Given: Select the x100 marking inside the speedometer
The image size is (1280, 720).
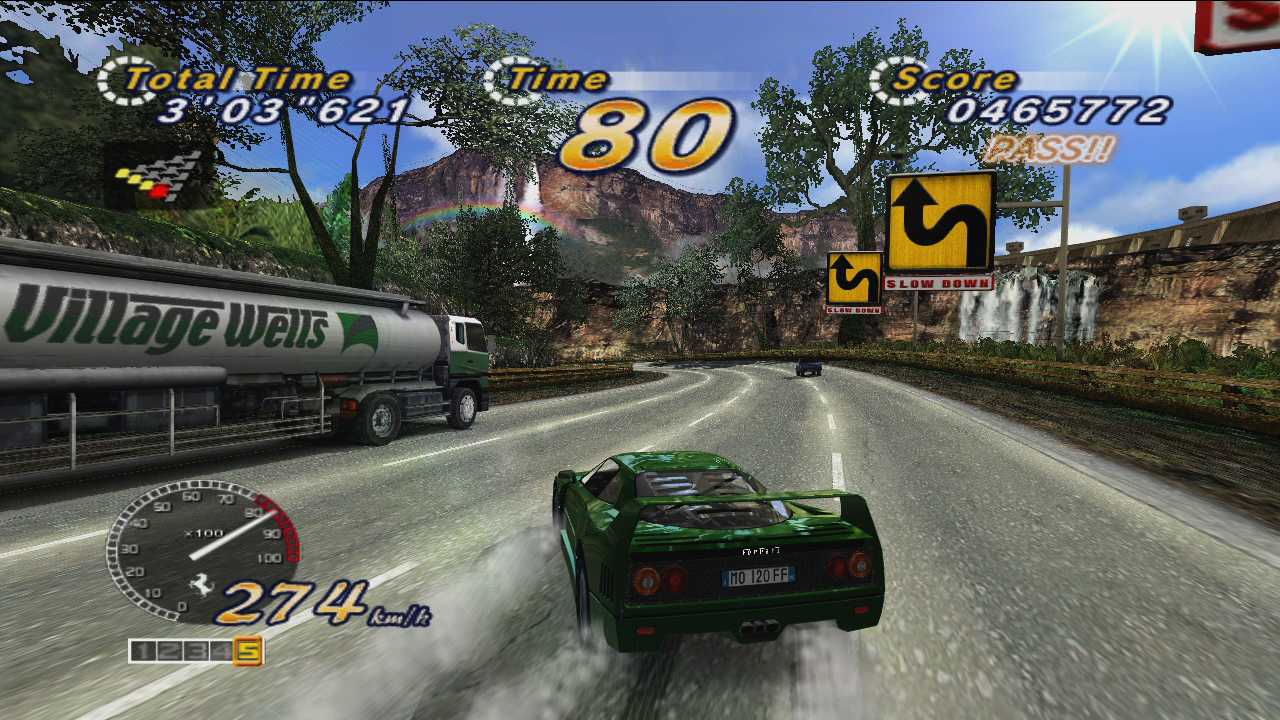Looking at the screenshot, I should (x=205, y=532).
